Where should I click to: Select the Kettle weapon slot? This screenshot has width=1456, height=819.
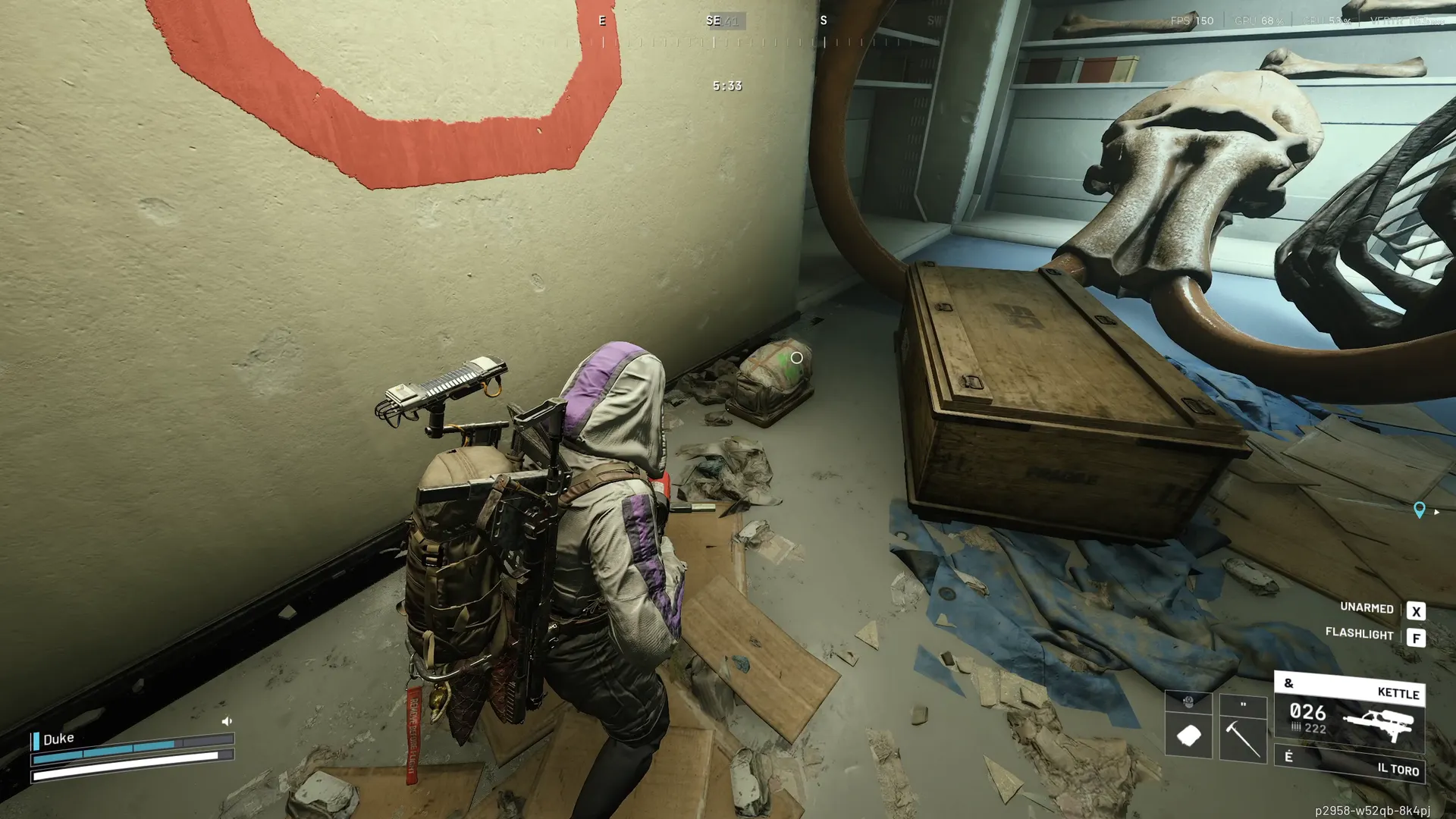tap(1349, 714)
